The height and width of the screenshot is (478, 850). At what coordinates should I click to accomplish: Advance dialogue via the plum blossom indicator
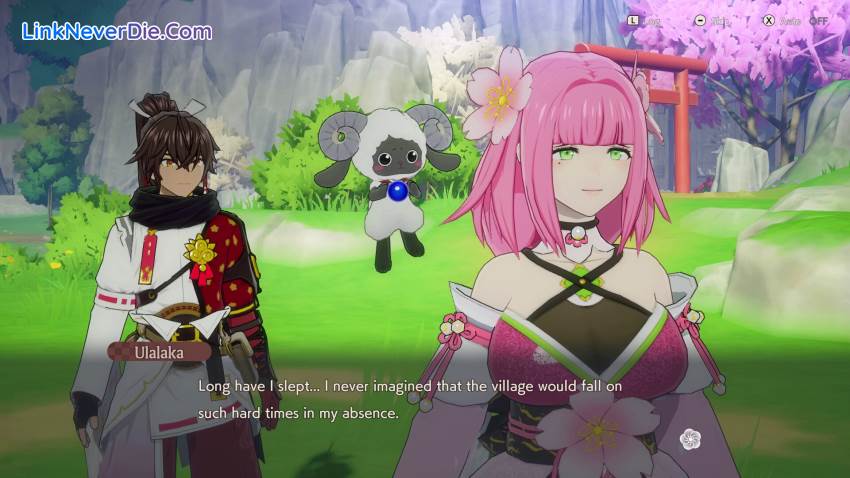pyautogui.click(x=690, y=438)
